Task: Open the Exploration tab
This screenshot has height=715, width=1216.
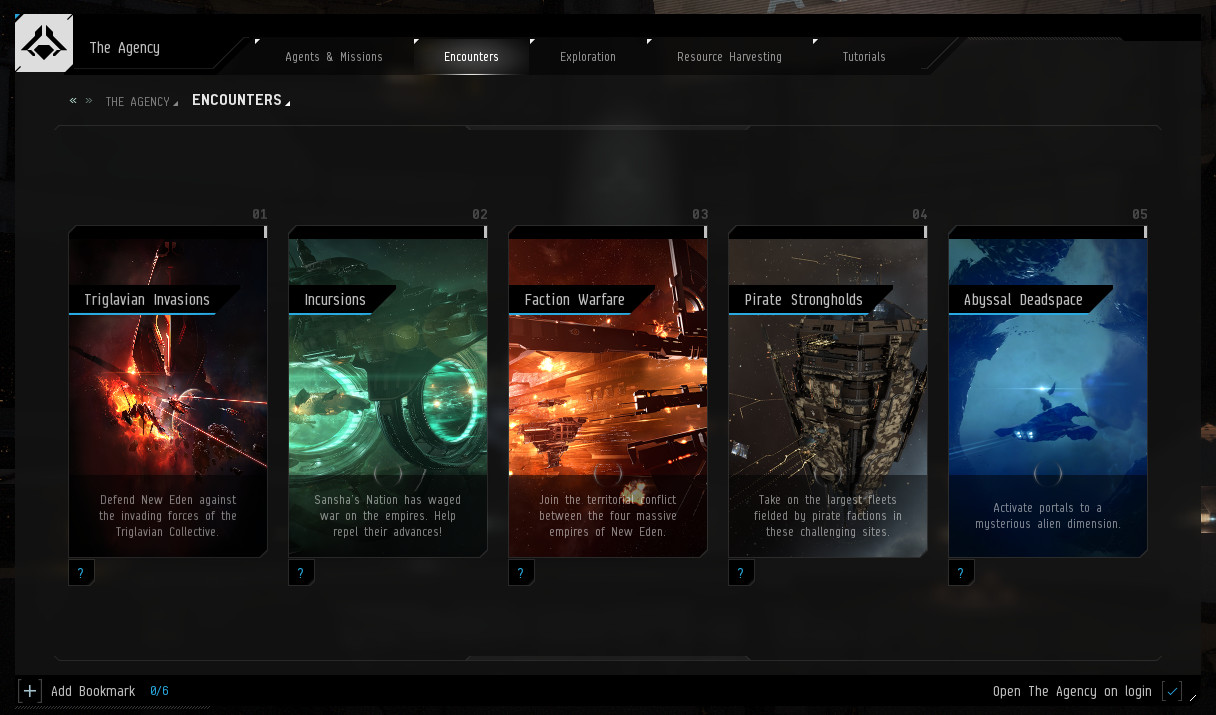Action: tap(588, 57)
